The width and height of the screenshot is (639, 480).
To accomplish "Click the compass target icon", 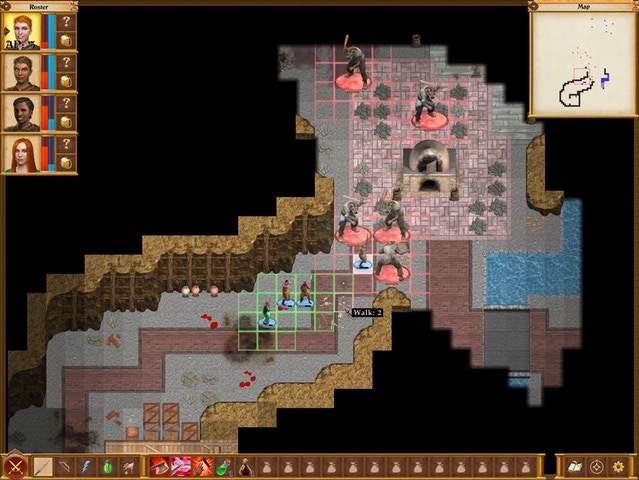I will coord(597,466).
